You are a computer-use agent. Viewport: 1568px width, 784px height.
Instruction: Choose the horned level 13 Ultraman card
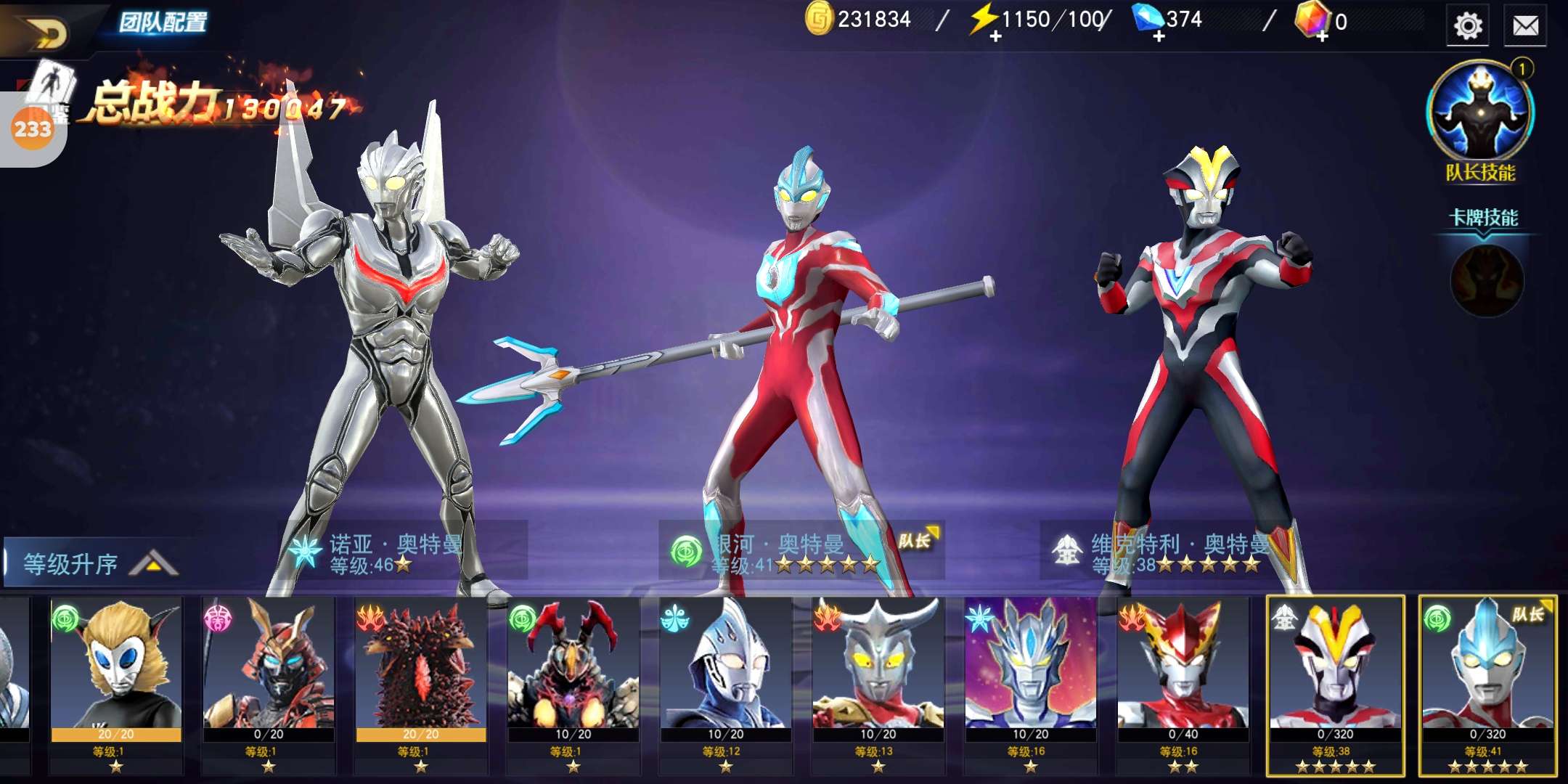(878, 682)
